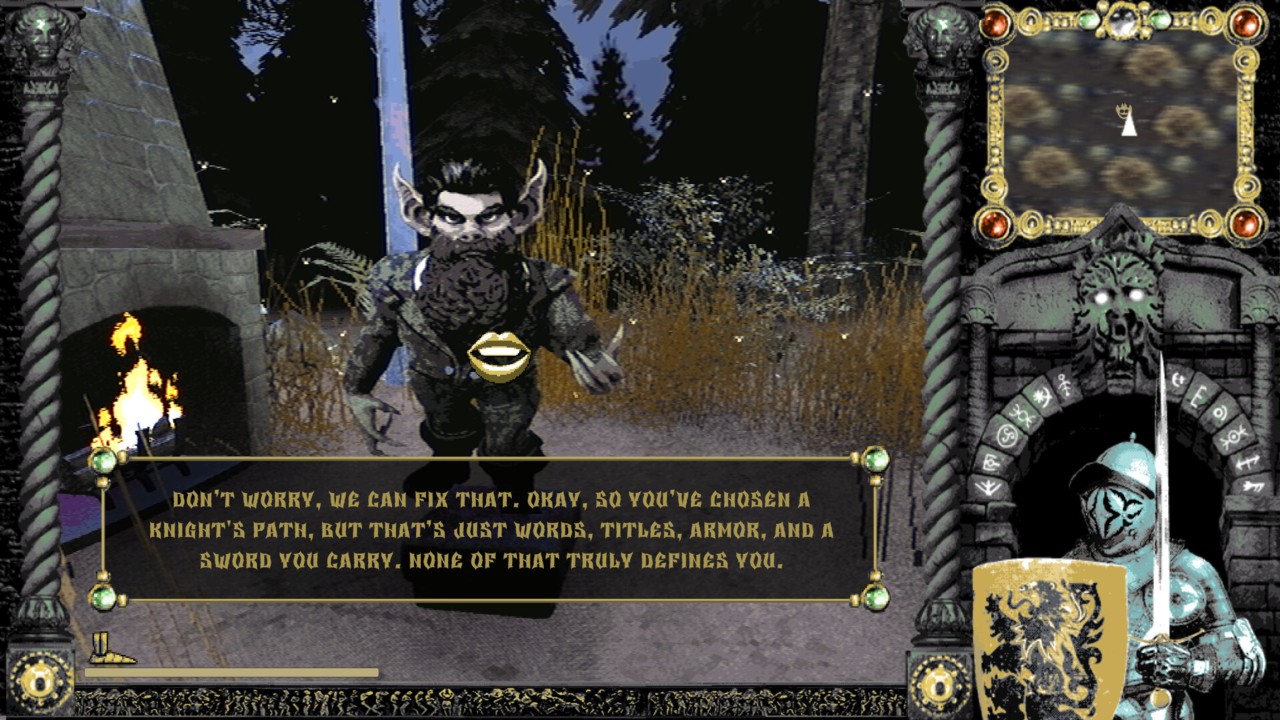Click the bottom-right red gem of the minimap frame
The image size is (1280, 720).
pyautogui.click(x=1246, y=222)
